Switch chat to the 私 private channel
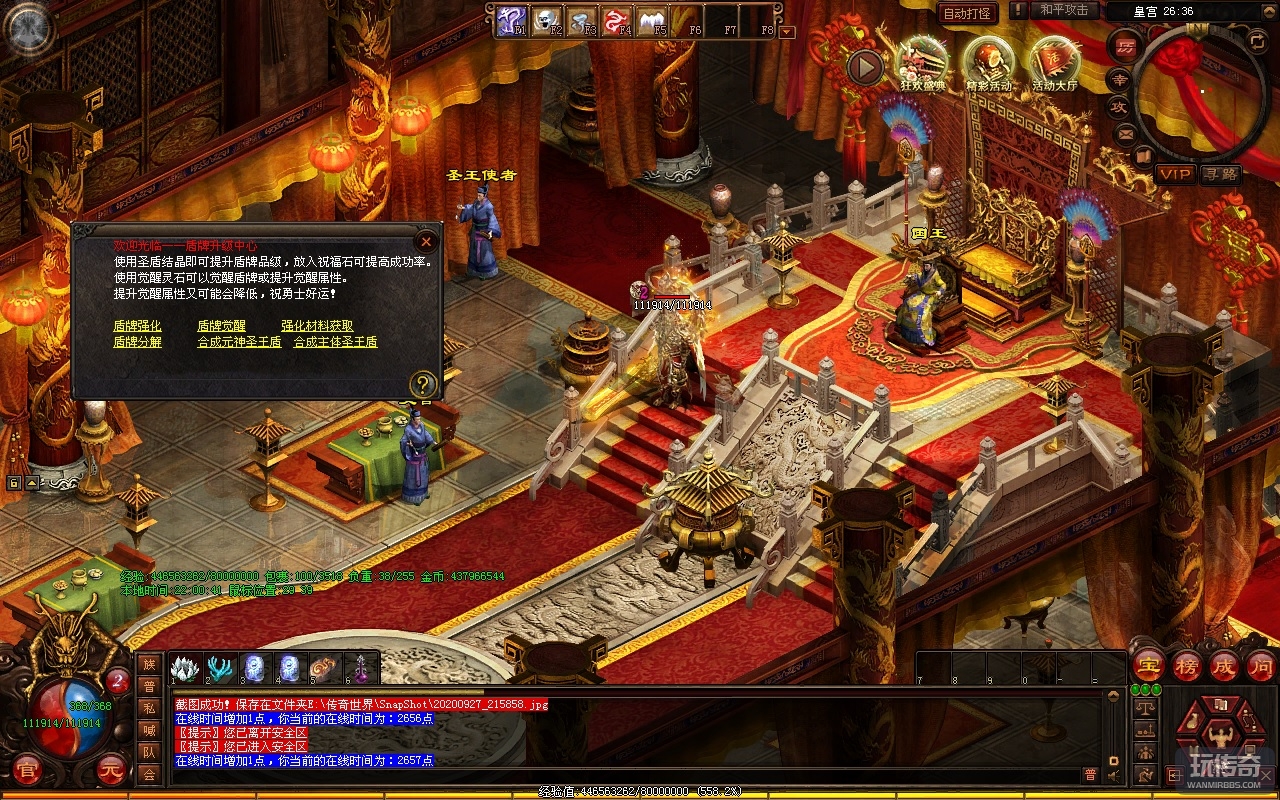This screenshot has width=1280, height=800. click(x=149, y=708)
